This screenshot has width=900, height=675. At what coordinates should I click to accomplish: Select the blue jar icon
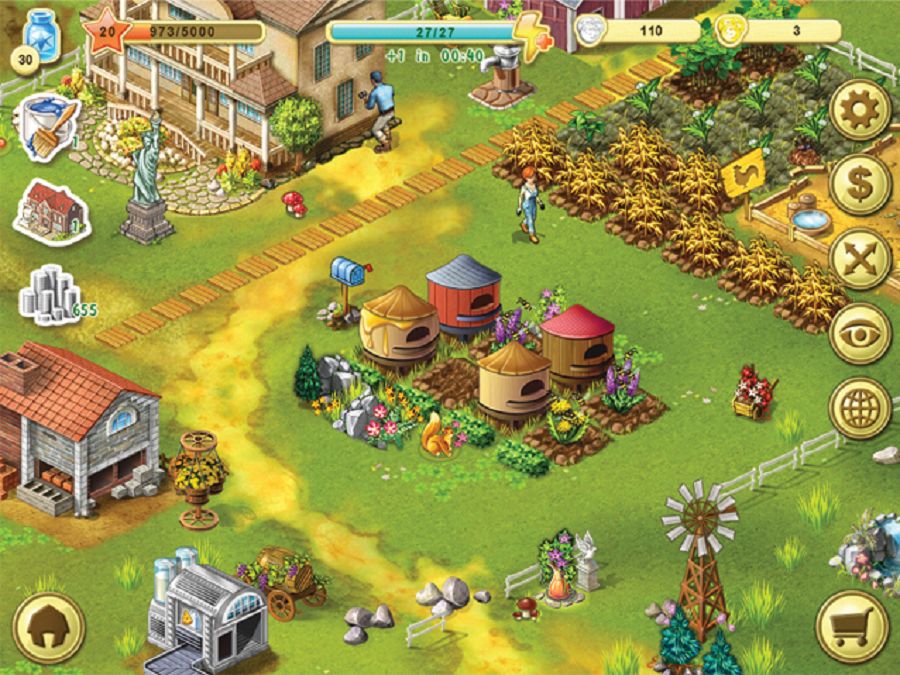42,36
